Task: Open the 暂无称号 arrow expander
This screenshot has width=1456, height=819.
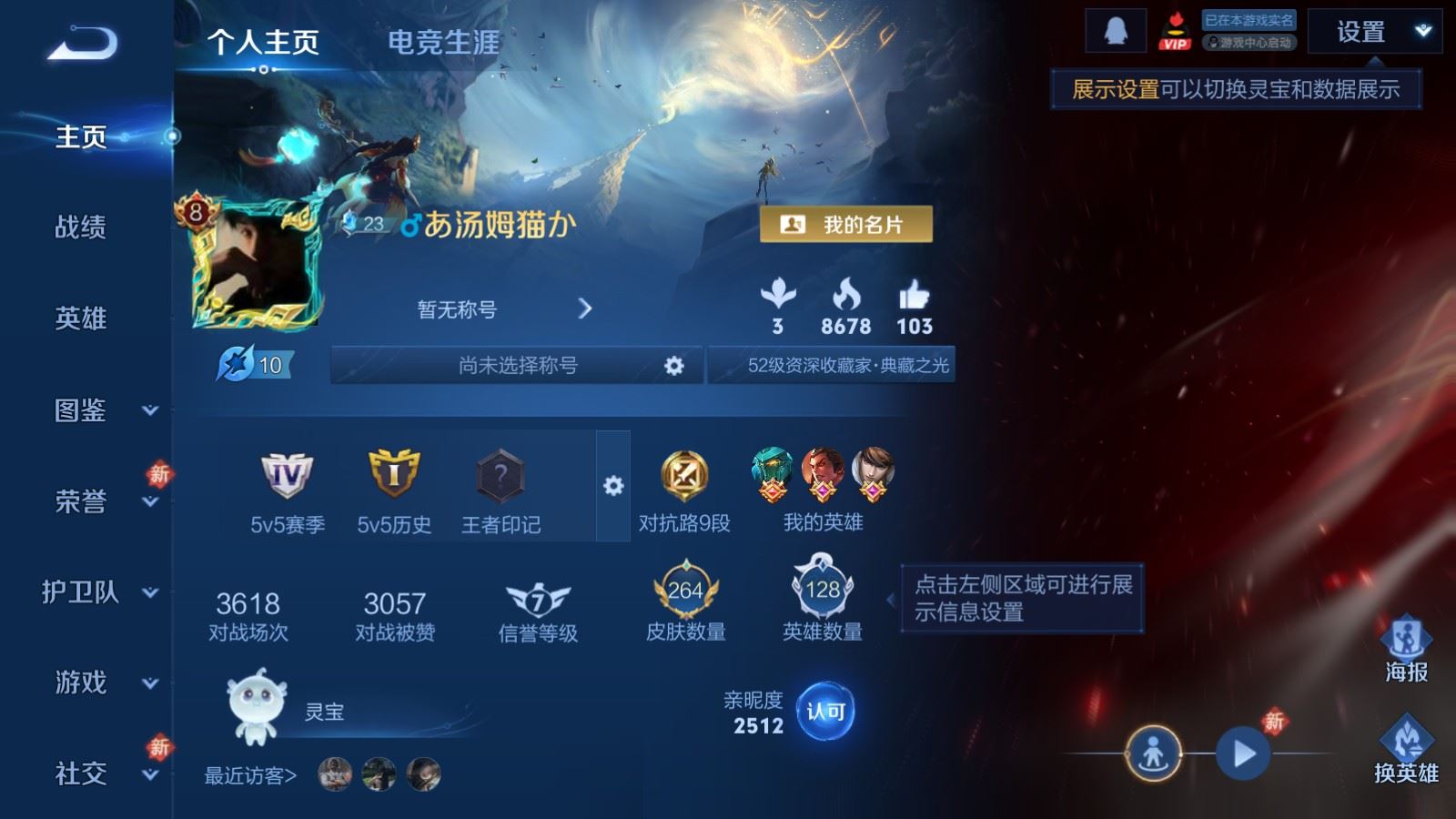Action: click(x=586, y=308)
